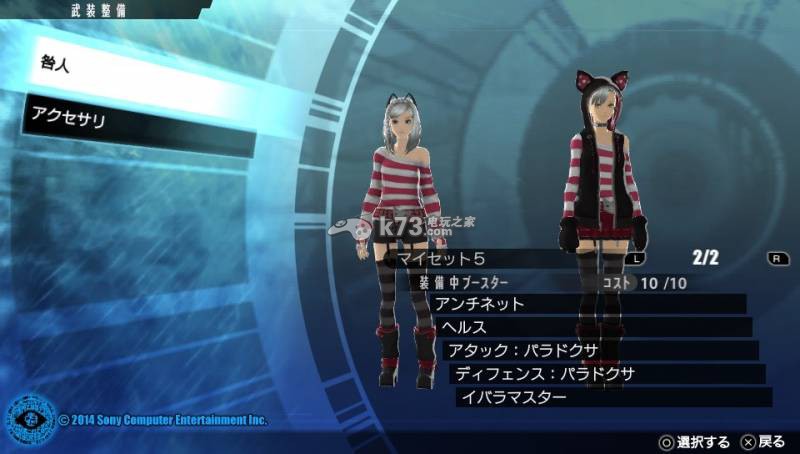Pick the アンチネット booster row
Viewport: 800px width, 454px height.
click(590, 304)
